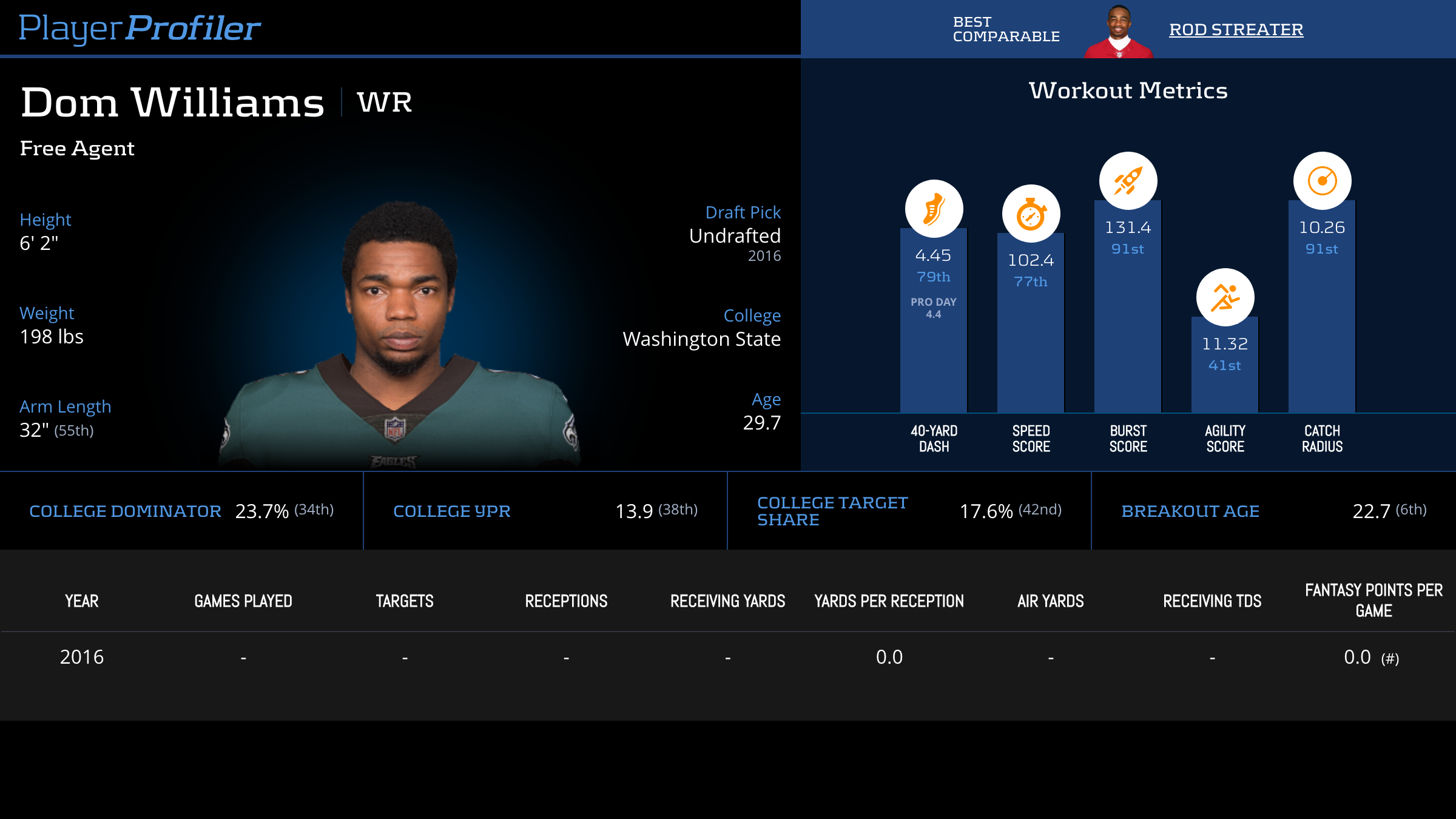Image resolution: width=1456 pixels, height=819 pixels.
Task: Select the Catch Radius target icon
Action: pos(1322,181)
